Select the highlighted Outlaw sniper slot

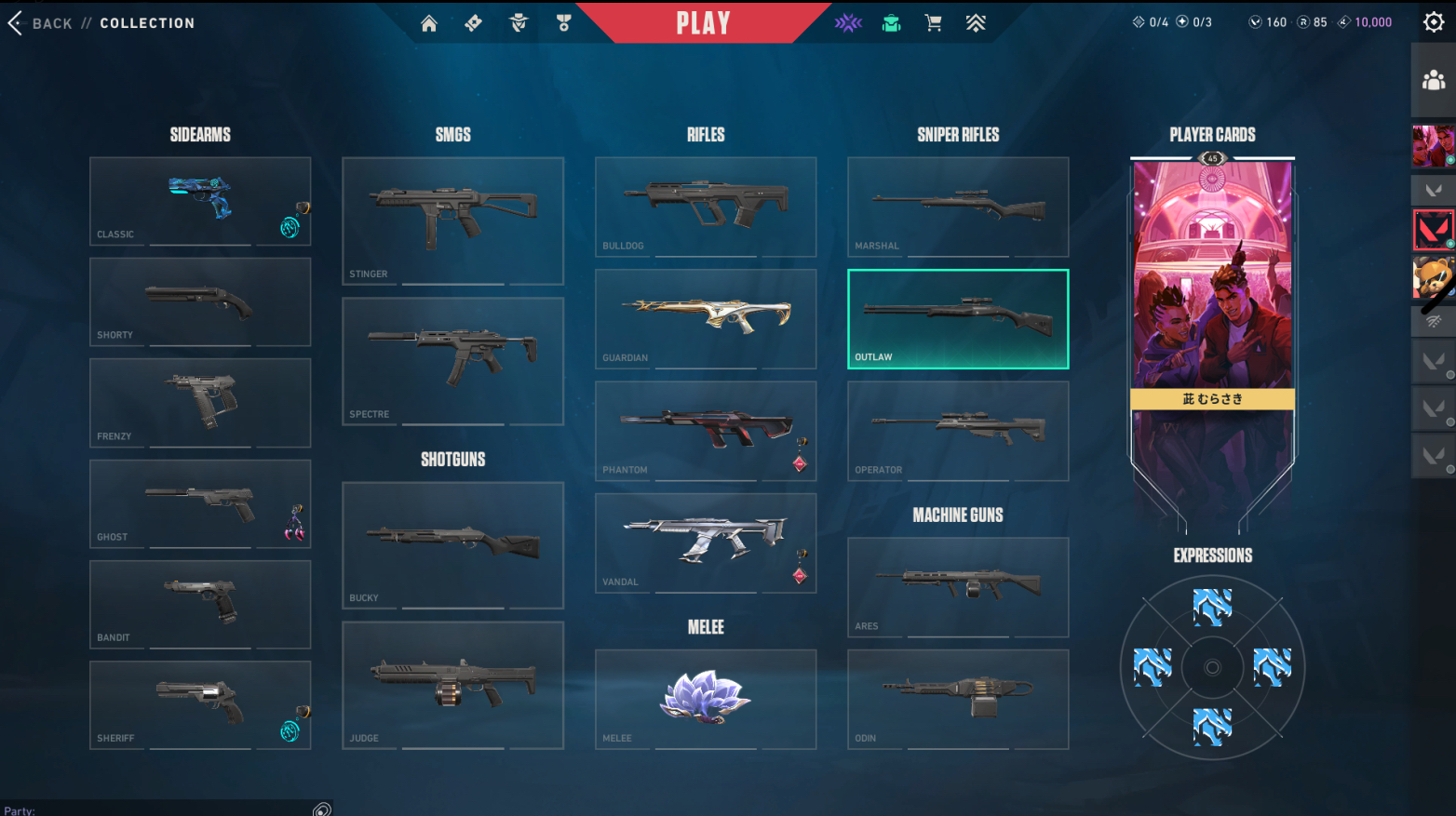(958, 319)
